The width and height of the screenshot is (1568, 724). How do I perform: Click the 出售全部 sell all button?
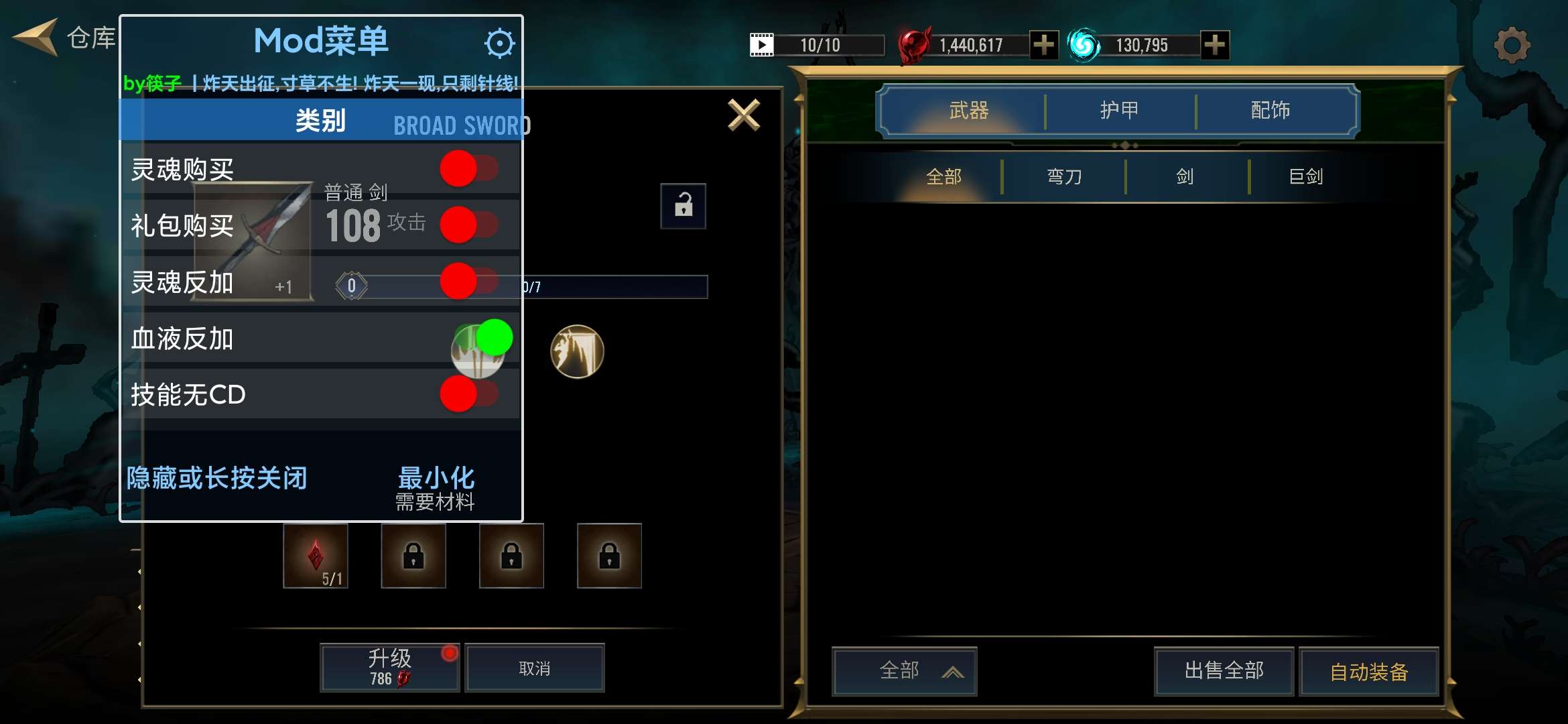(x=1223, y=670)
